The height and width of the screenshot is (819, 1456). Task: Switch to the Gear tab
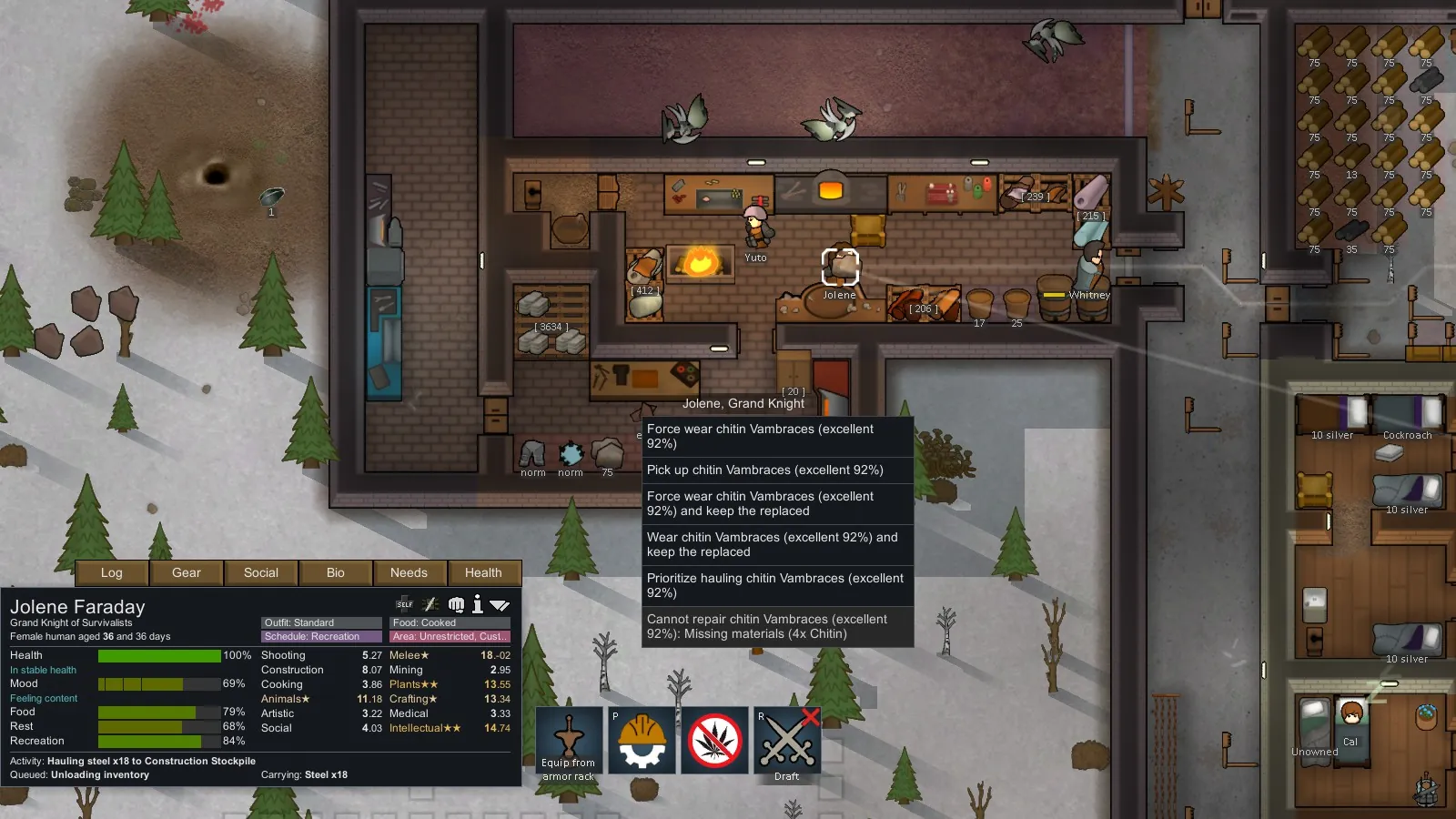pos(187,572)
